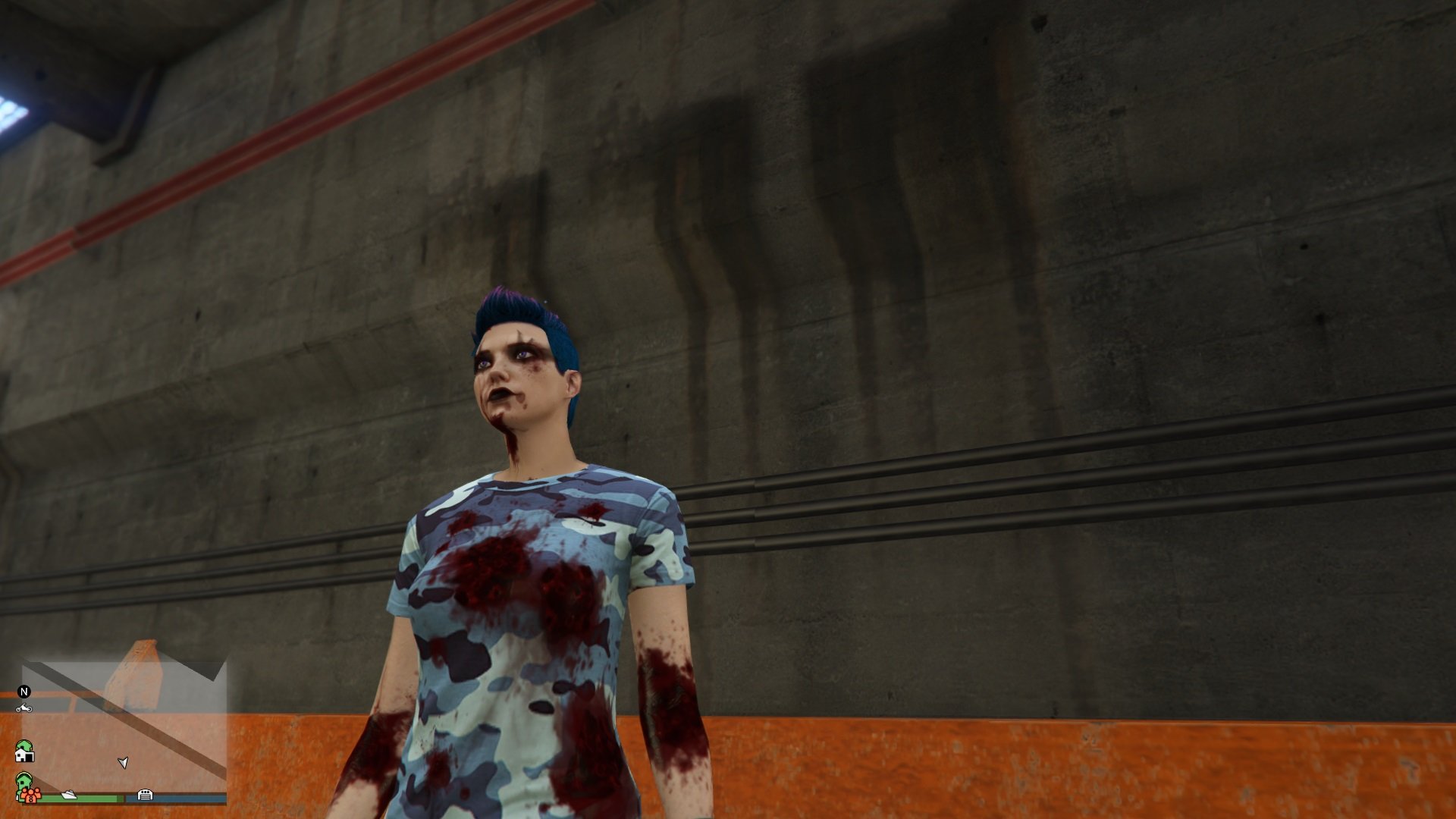Click the garage icon on the blue stat bar
The image size is (1456, 819).
(146, 795)
